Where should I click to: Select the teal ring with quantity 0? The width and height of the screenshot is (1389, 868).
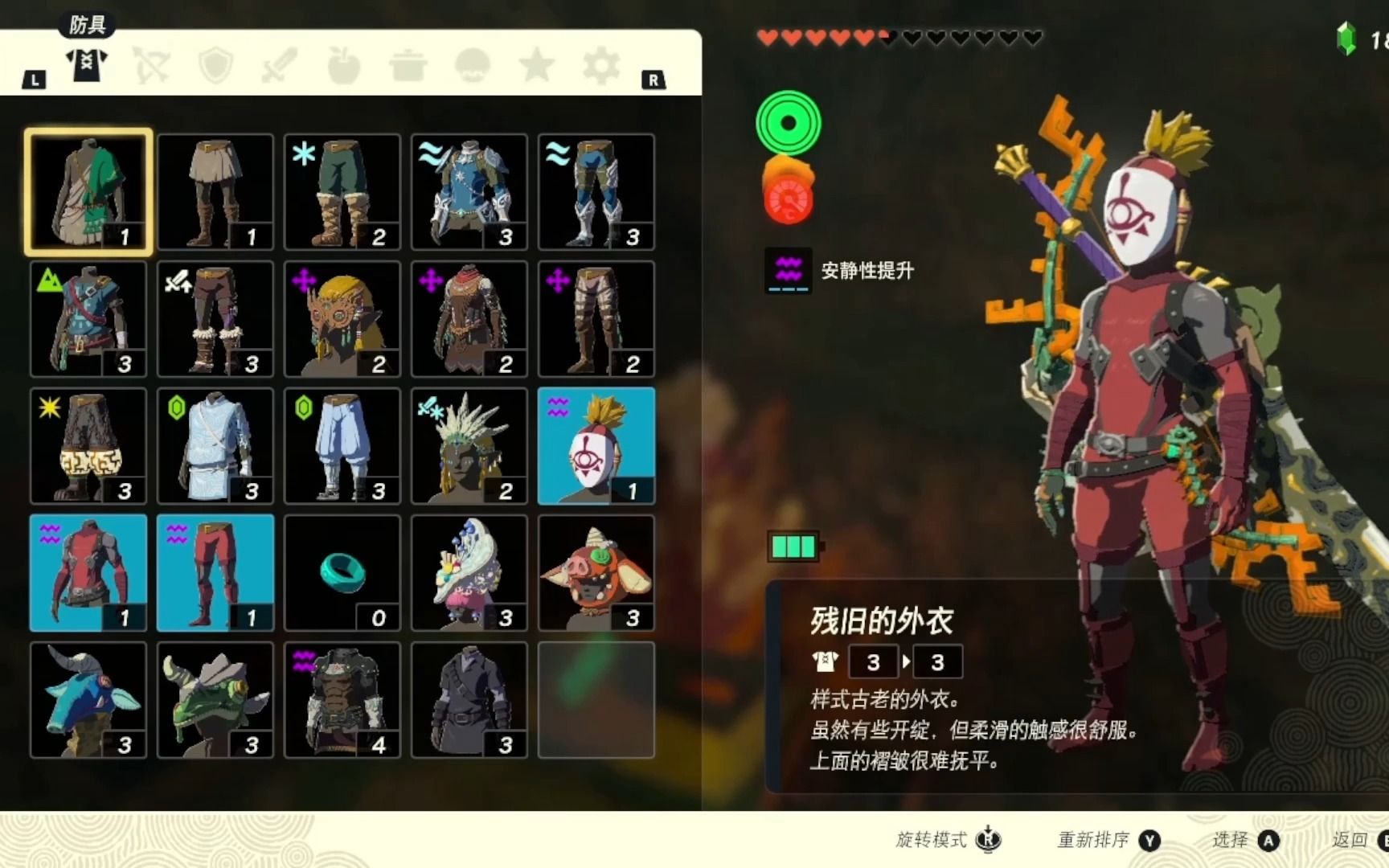click(342, 572)
